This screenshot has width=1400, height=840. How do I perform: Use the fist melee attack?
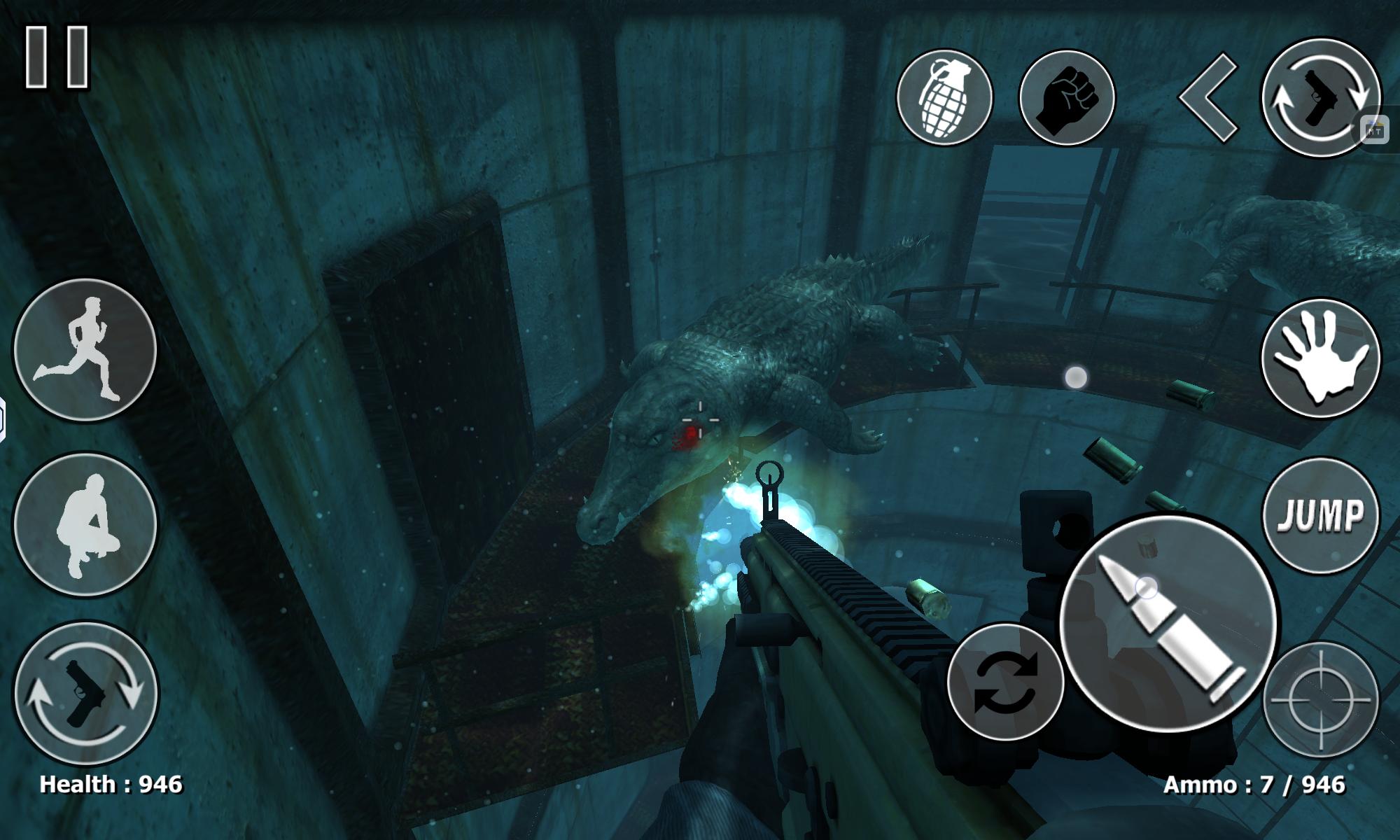pos(1067,97)
